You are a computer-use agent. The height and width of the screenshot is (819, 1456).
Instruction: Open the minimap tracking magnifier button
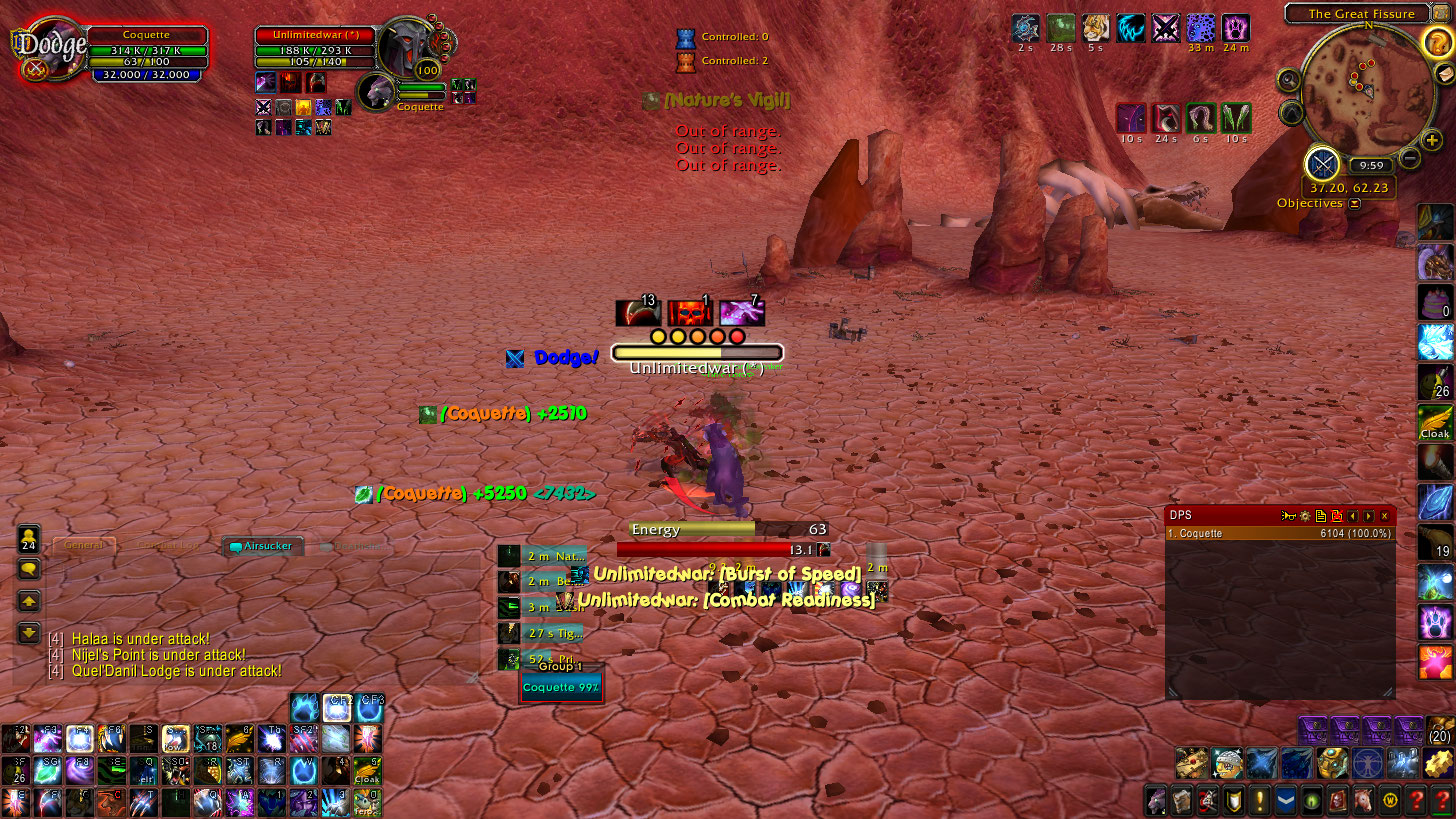pos(1289,80)
